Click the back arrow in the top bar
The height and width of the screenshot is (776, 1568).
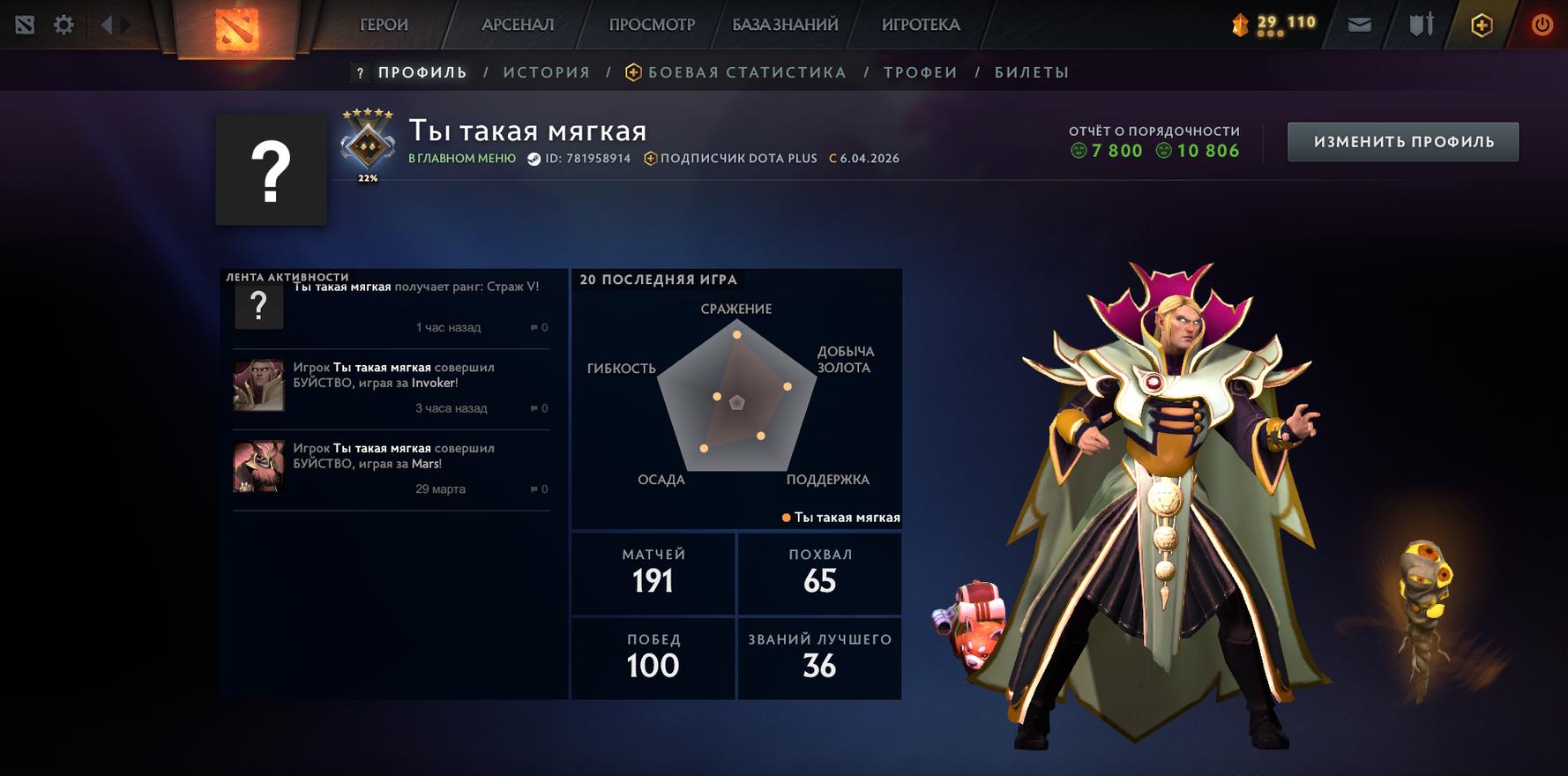[x=107, y=25]
